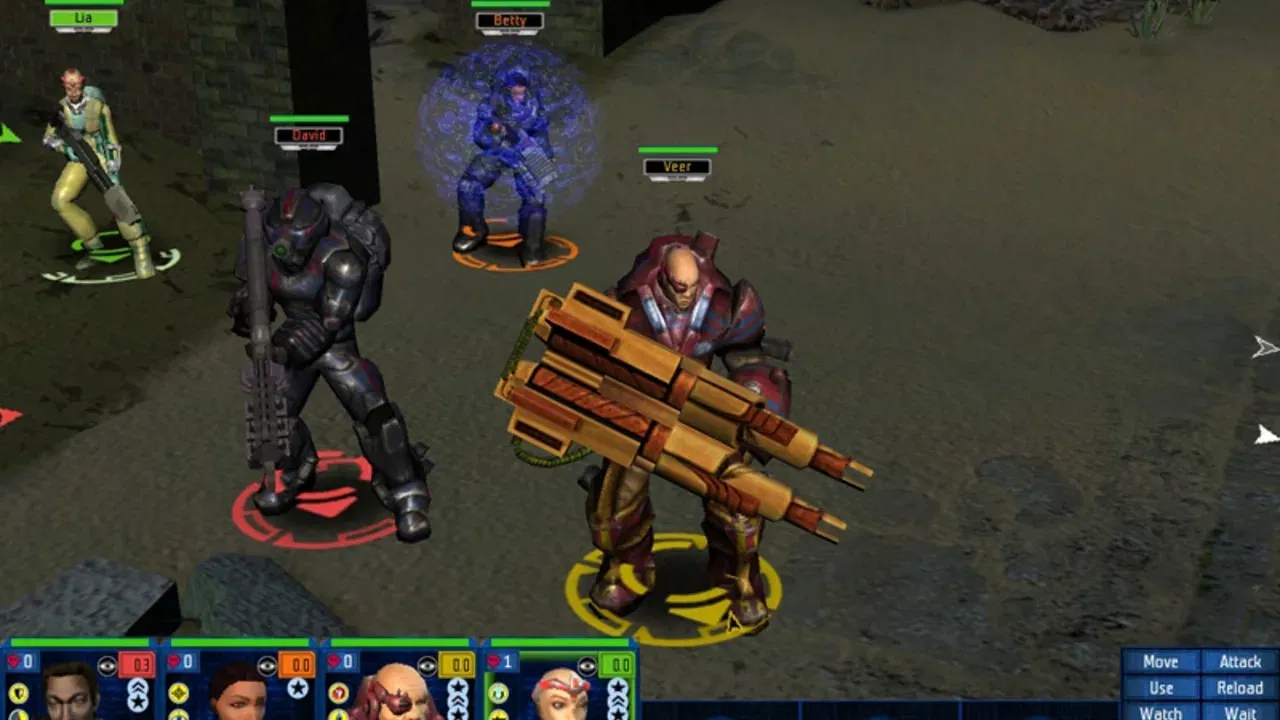
Task: Click the double-chevron rank icon on the first panel
Action: [136, 687]
